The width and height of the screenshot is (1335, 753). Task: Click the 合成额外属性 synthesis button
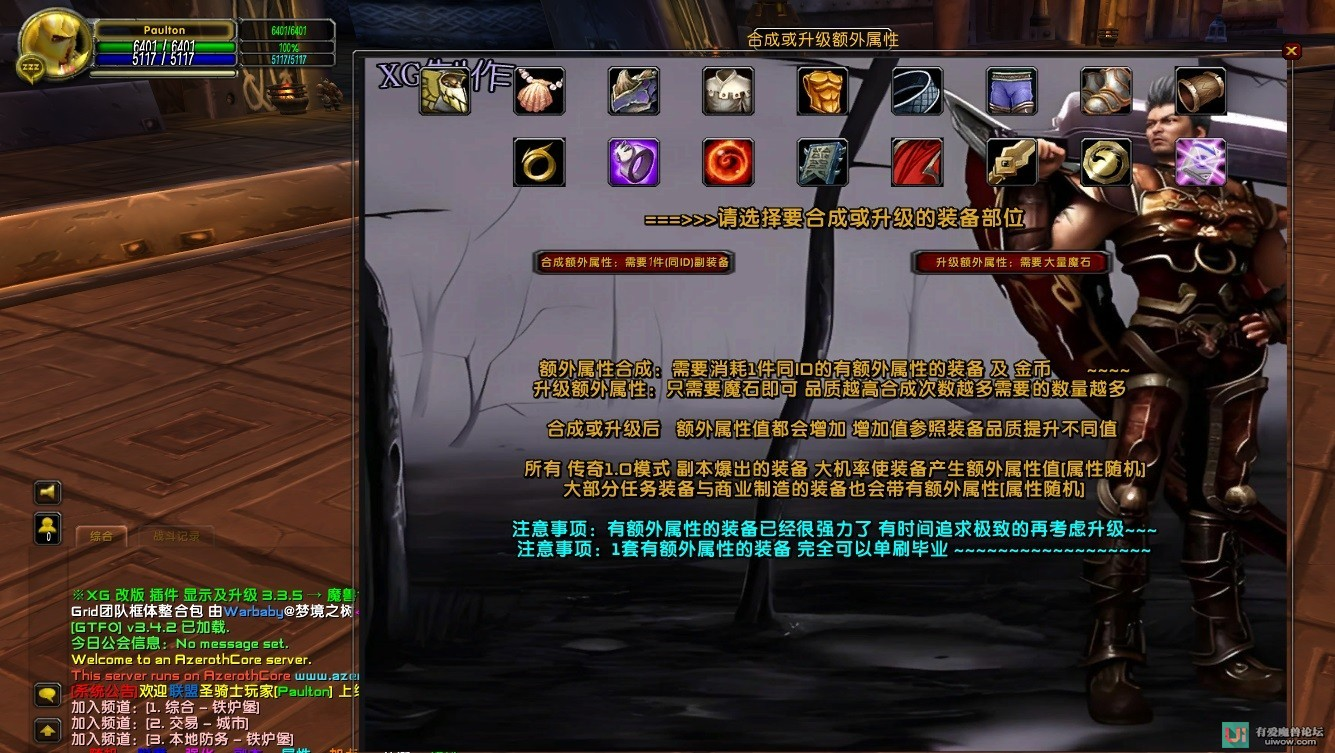pos(633,262)
